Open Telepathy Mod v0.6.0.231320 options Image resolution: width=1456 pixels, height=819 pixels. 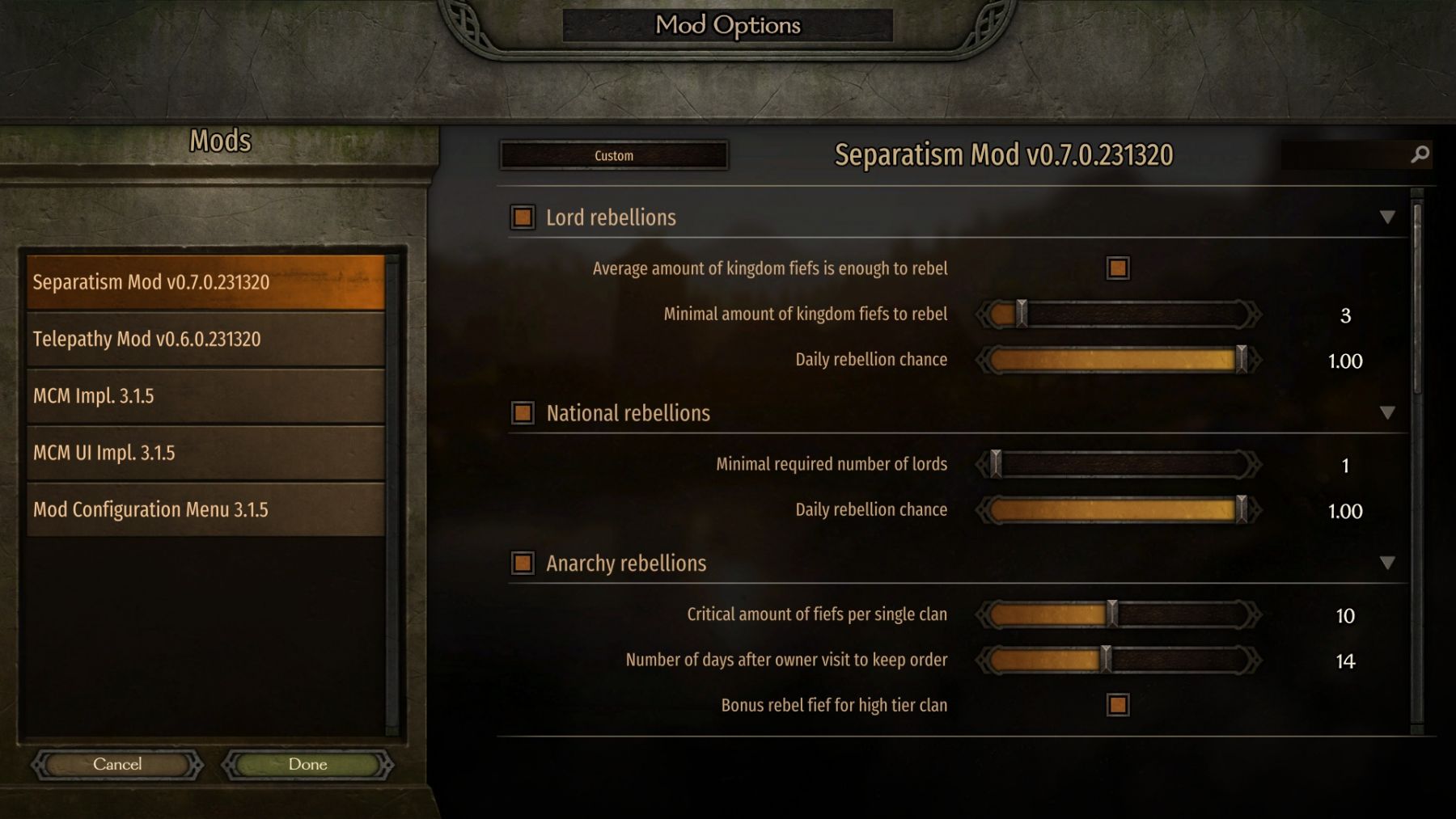click(x=205, y=339)
